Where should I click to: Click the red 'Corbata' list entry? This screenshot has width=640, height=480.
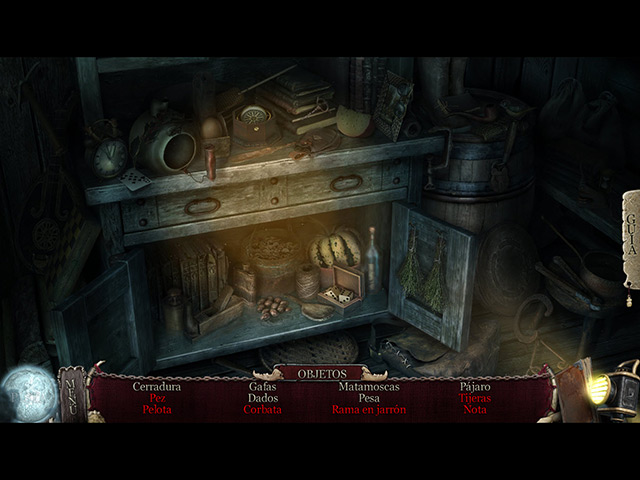coord(262,409)
